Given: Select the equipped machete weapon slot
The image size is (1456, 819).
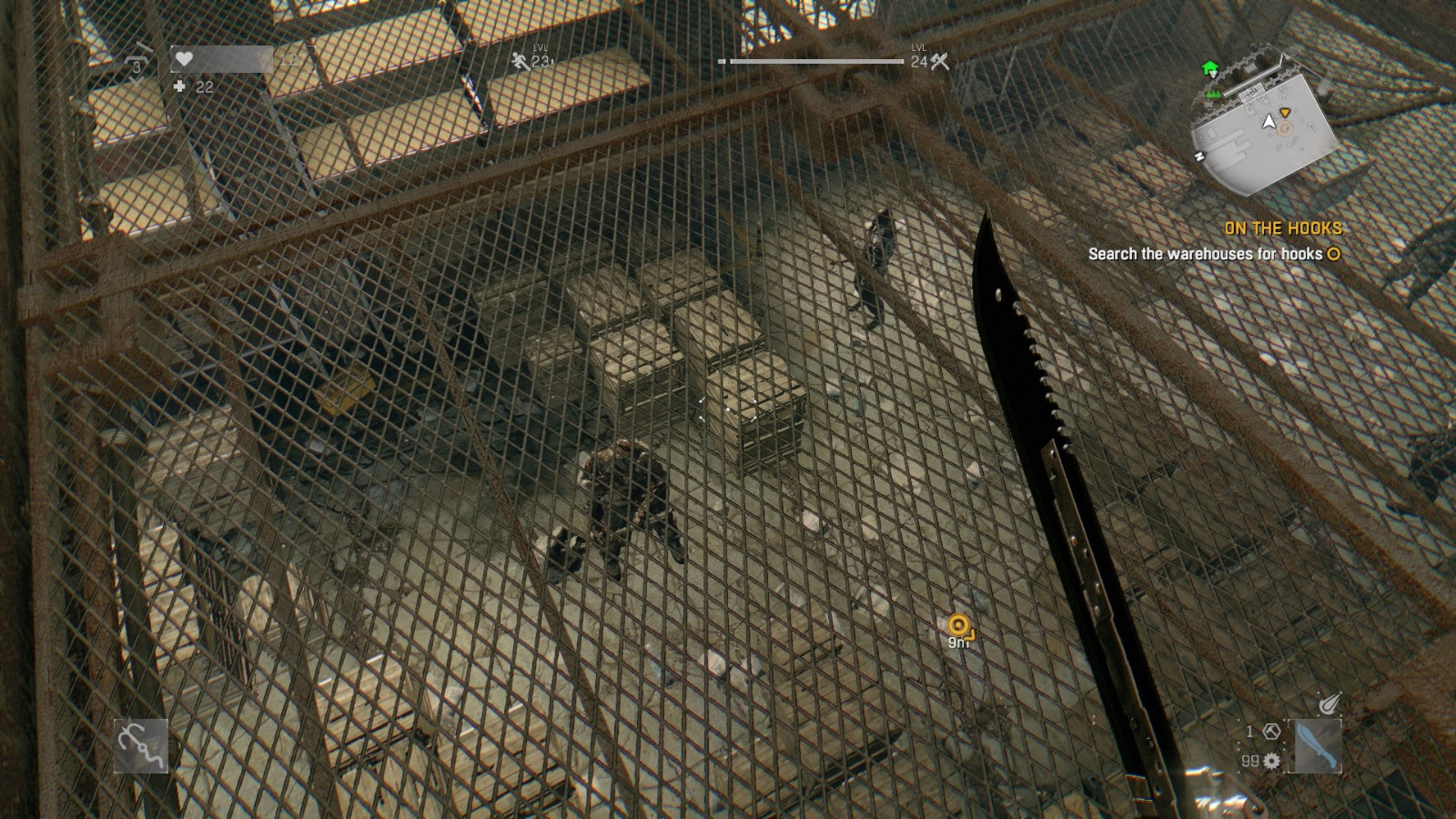Looking at the screenshot, I should pyautogui.click(x=1318, y=744).
